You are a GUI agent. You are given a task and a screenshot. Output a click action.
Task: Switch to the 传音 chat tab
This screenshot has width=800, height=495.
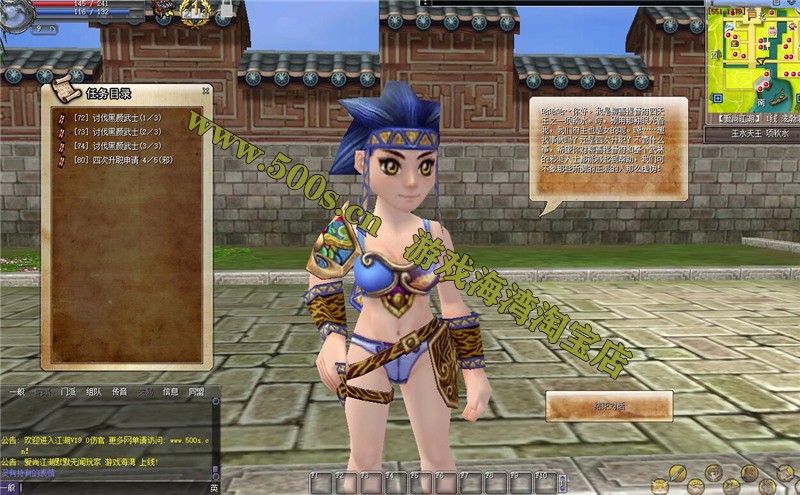tap(119, 392)
